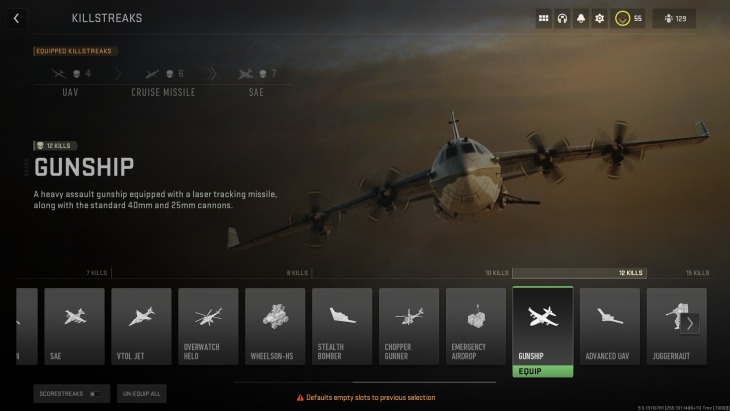Image resolution: width=730 pixels, height=411 pixels.
Task: Select the Advanced UAV killstreak
Action: pos(610,326)
